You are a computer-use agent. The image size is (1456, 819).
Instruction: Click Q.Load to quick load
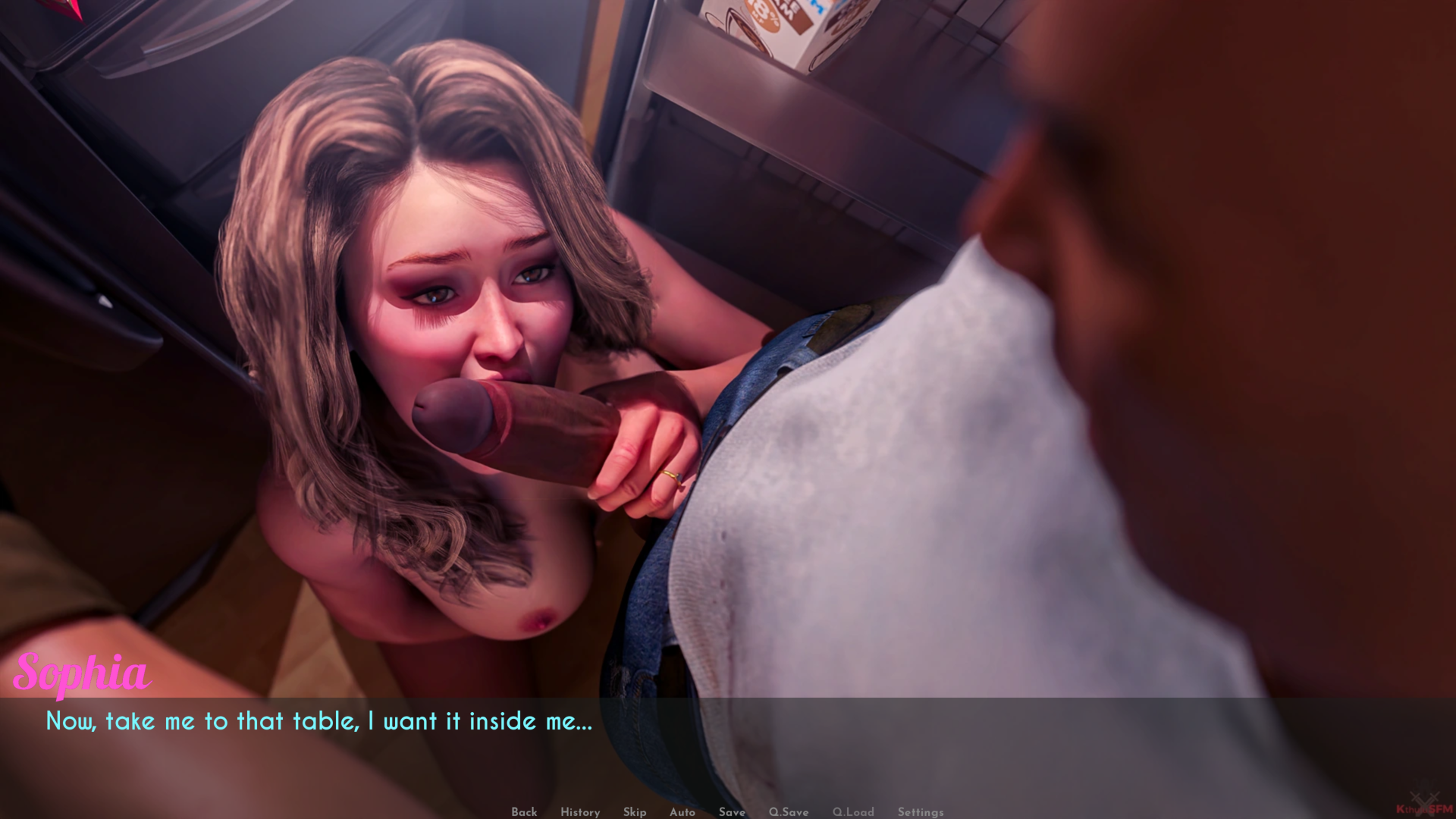(853, 811)
